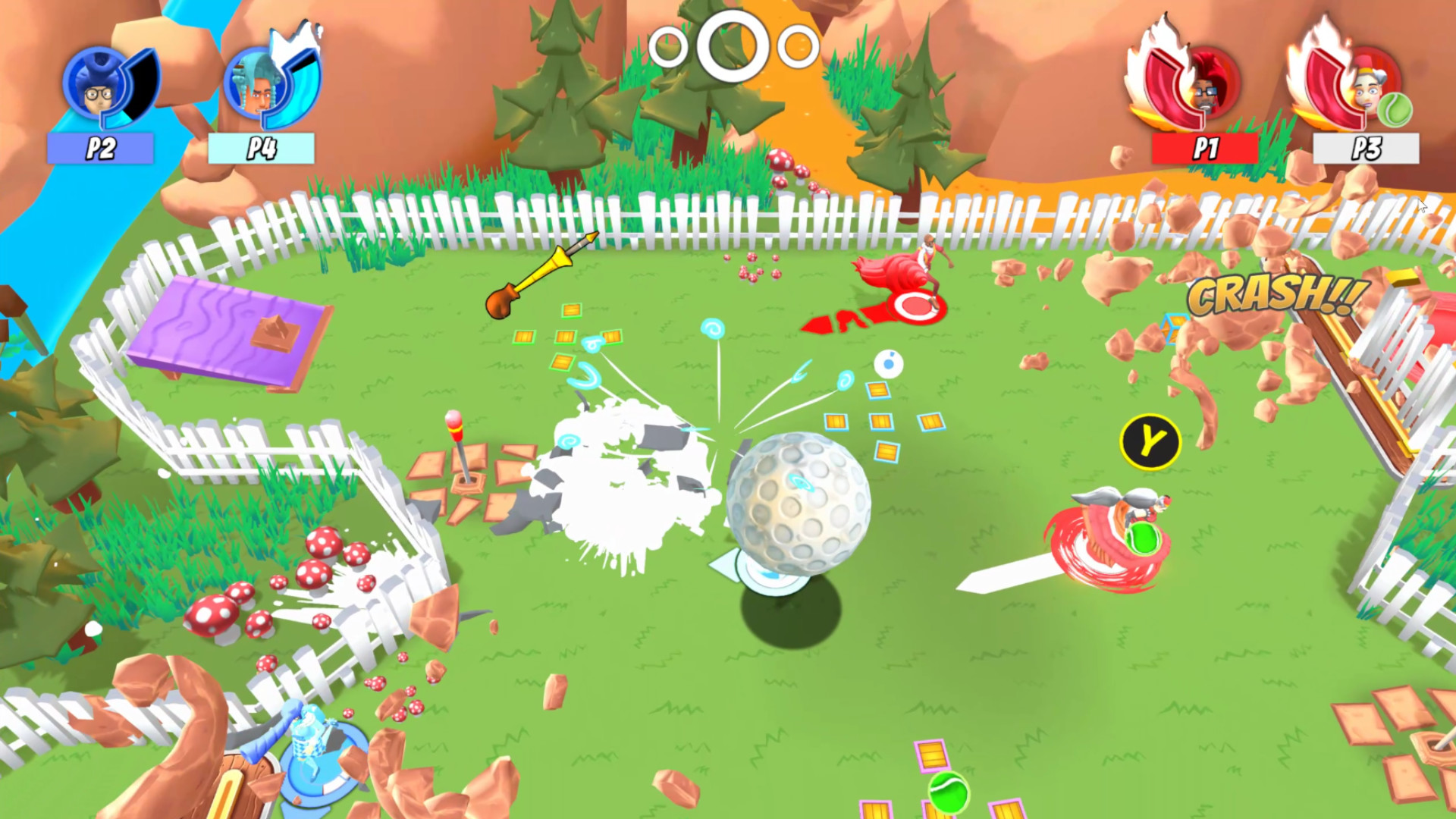Viewport: 1456px width, 819px height.
Task: Expand the P2 nameplate panel
Action: [x=101, y=149]
